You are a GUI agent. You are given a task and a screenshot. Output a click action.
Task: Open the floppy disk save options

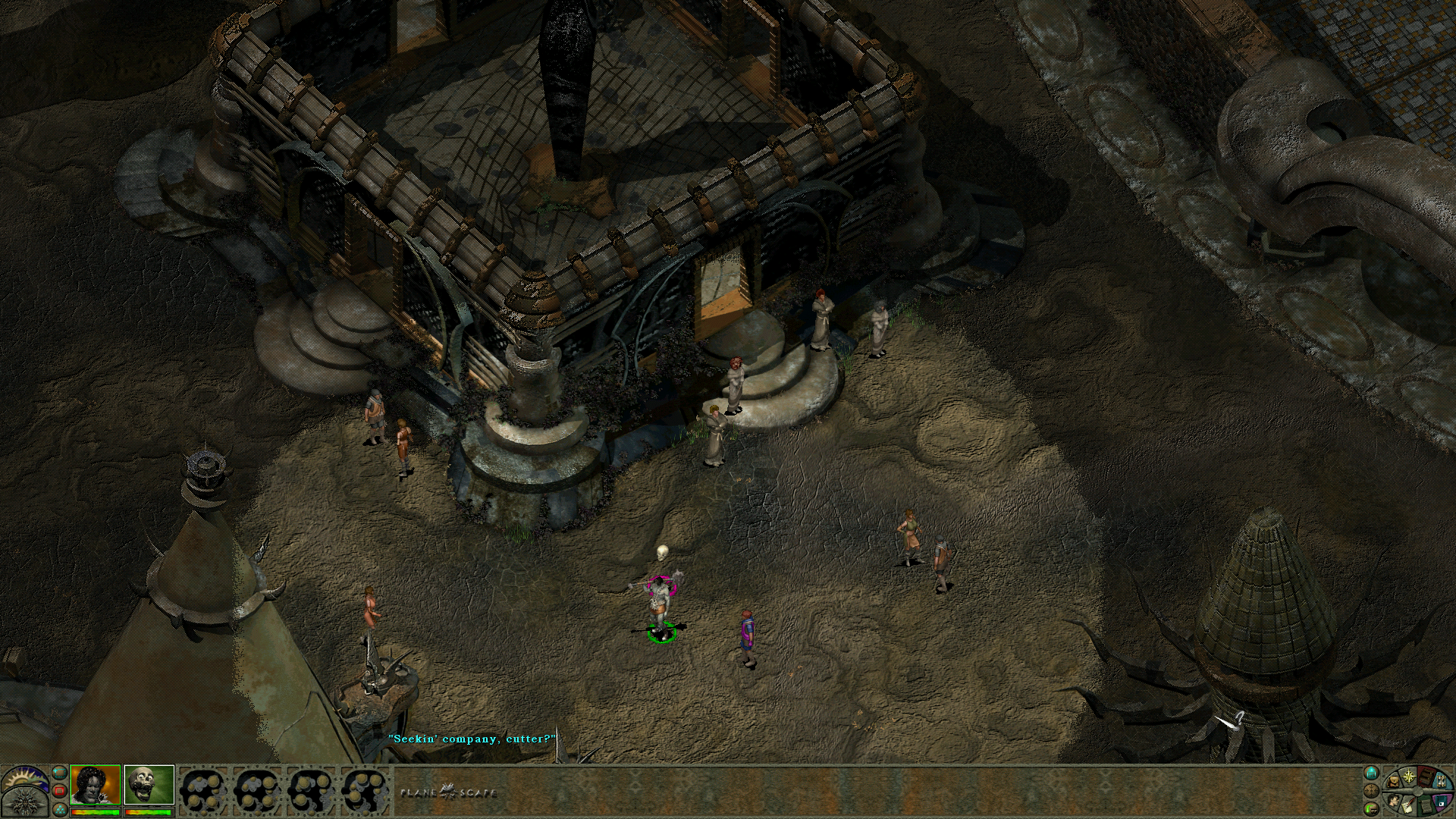point(1442,801)
